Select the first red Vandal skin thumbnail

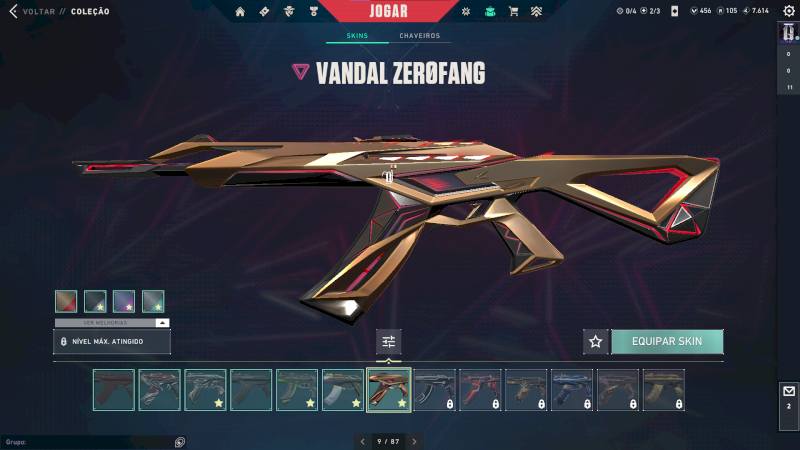(113, 390)
